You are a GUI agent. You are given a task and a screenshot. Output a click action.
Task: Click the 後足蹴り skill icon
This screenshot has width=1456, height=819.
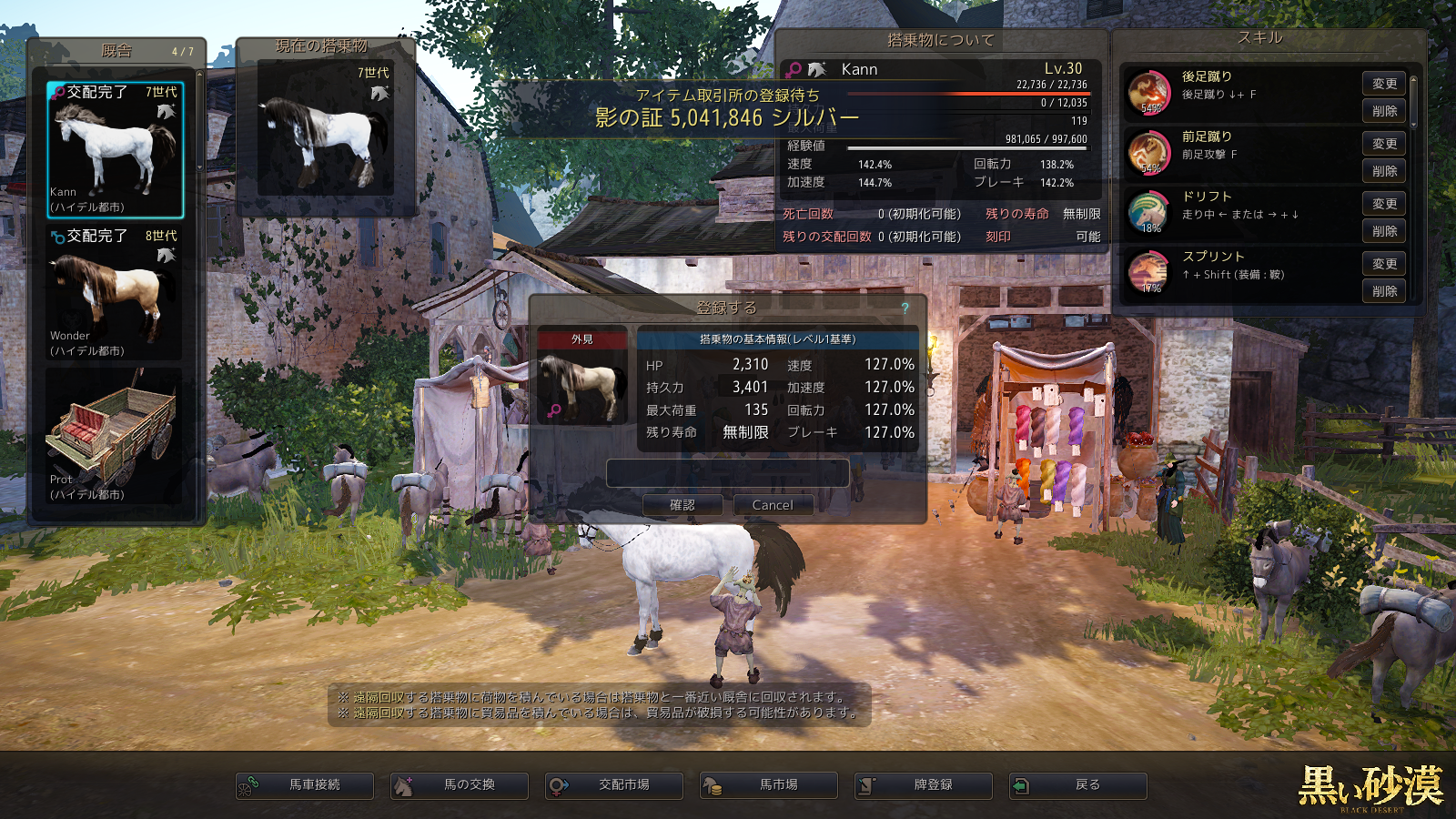(1149, 92)
